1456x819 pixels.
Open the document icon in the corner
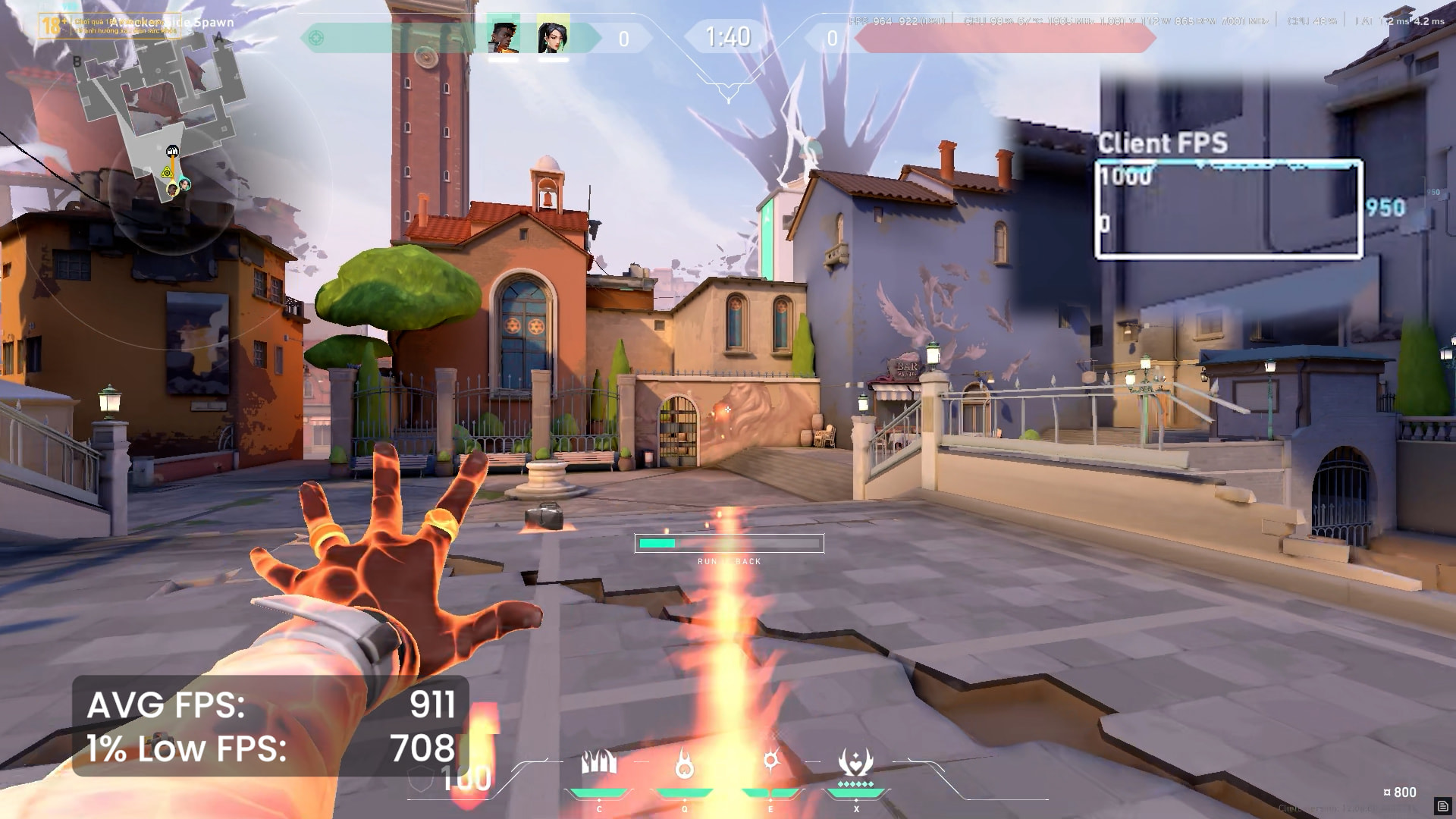[x=1442, y=806]
